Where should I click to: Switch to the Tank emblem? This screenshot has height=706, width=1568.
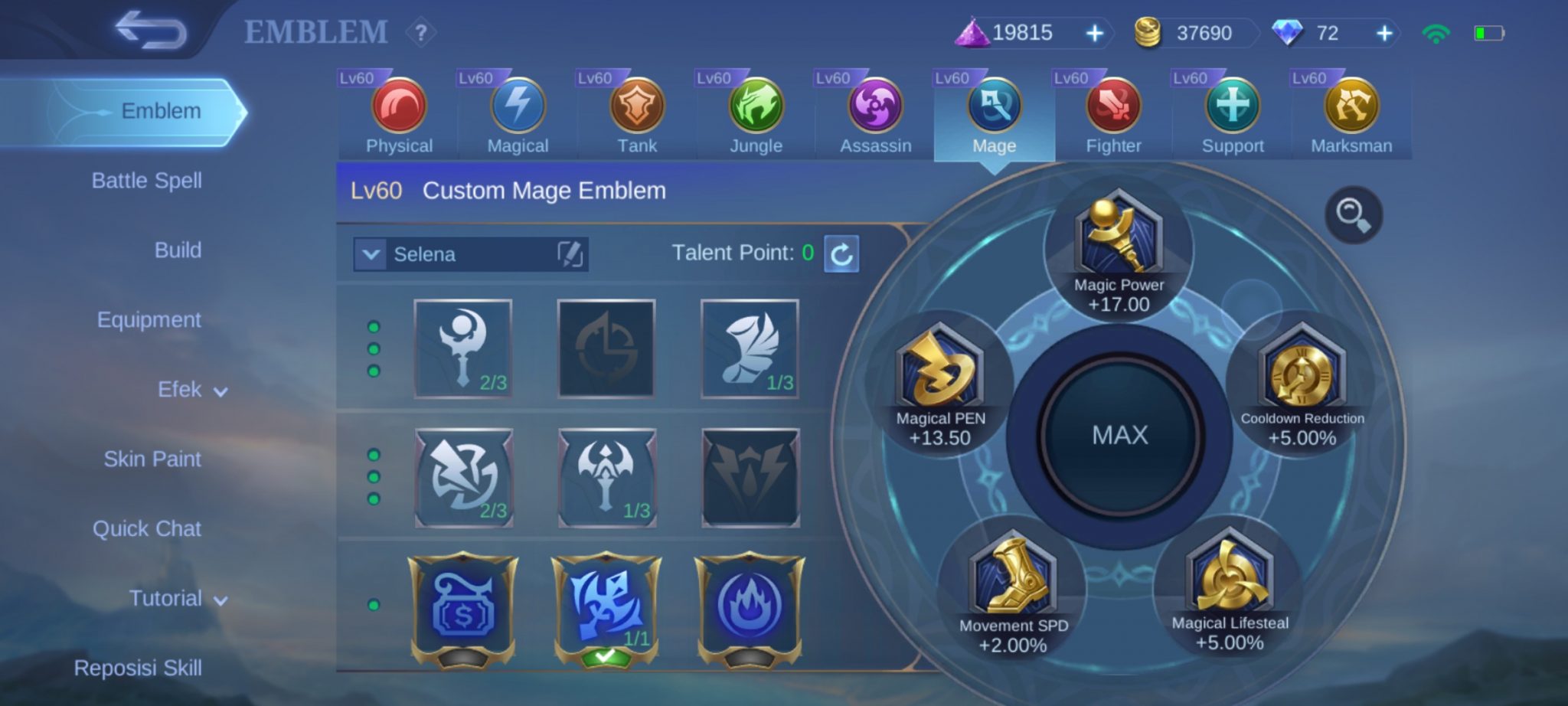(636, 107)
